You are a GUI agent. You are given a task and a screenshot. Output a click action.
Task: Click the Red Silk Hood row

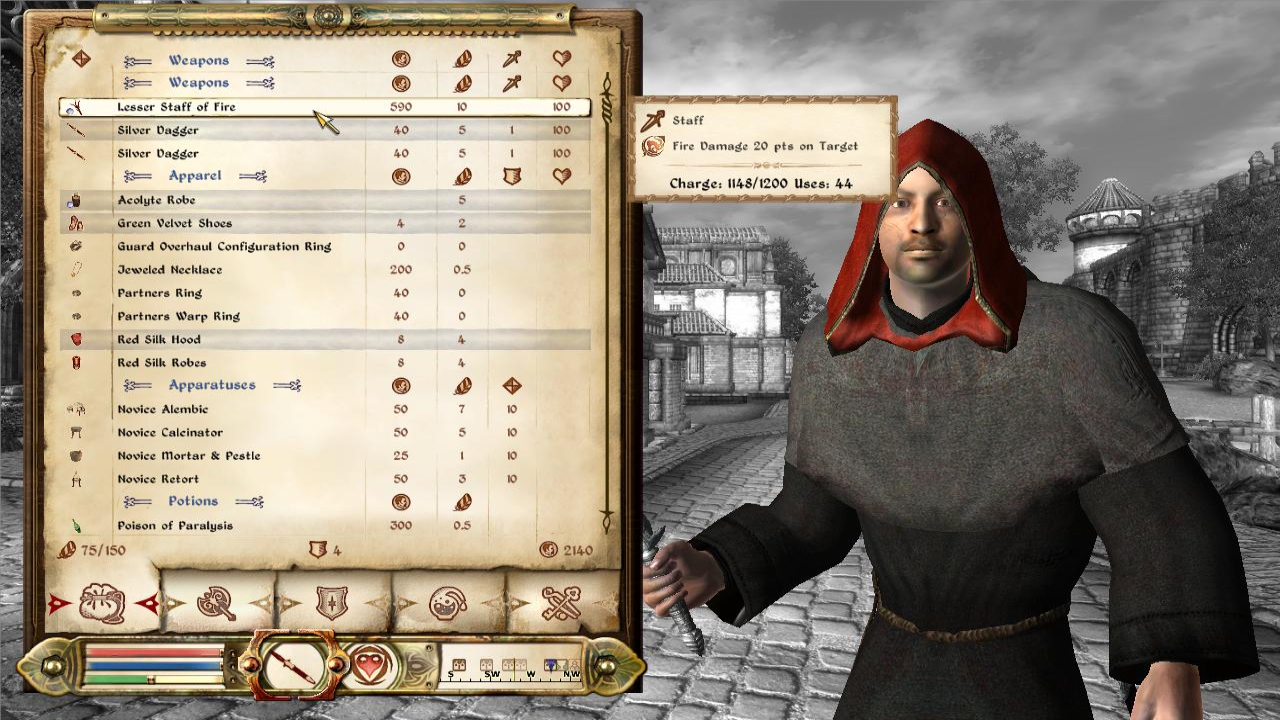click(x=159, y=339)
